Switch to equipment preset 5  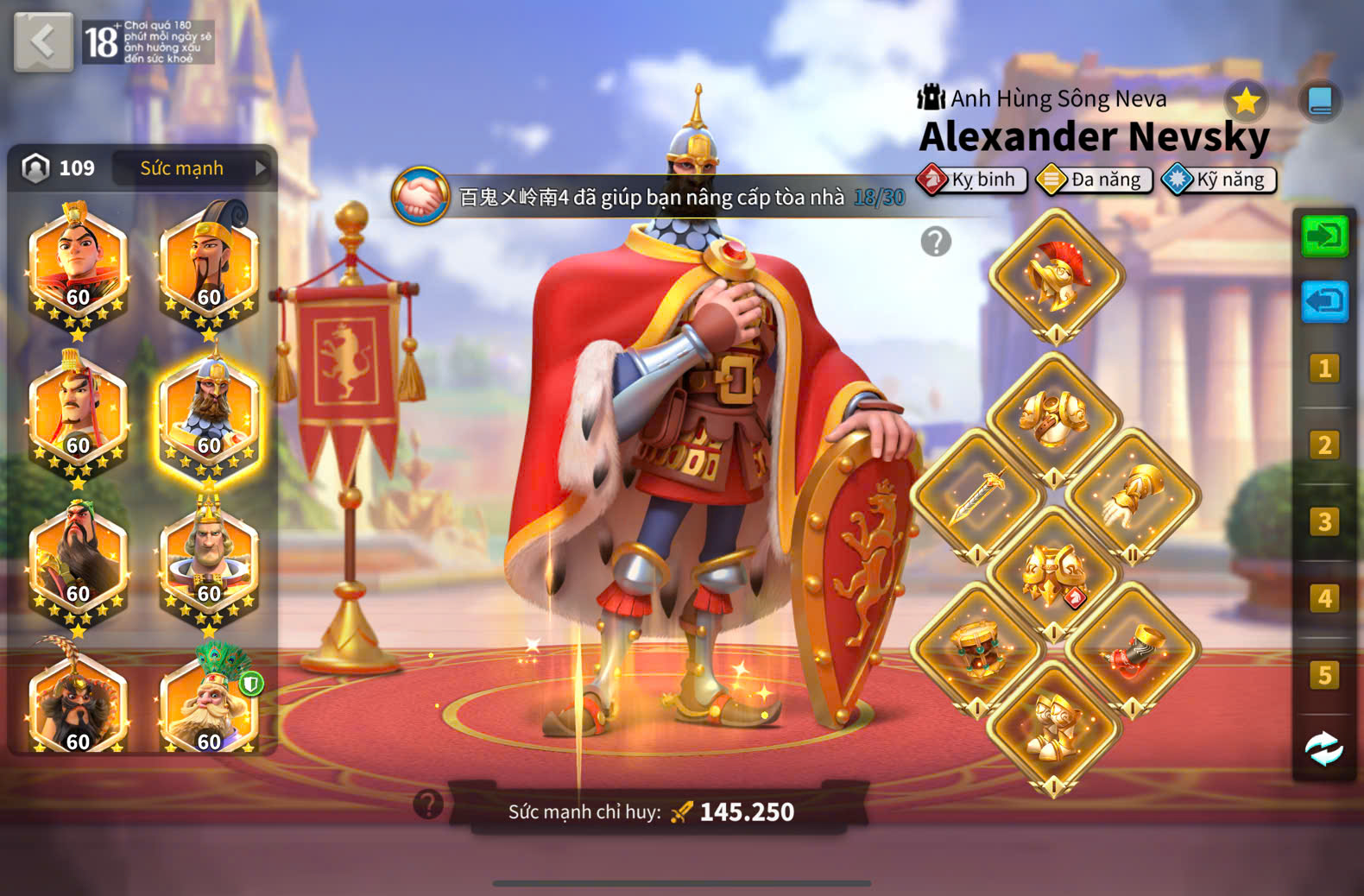1323,675
